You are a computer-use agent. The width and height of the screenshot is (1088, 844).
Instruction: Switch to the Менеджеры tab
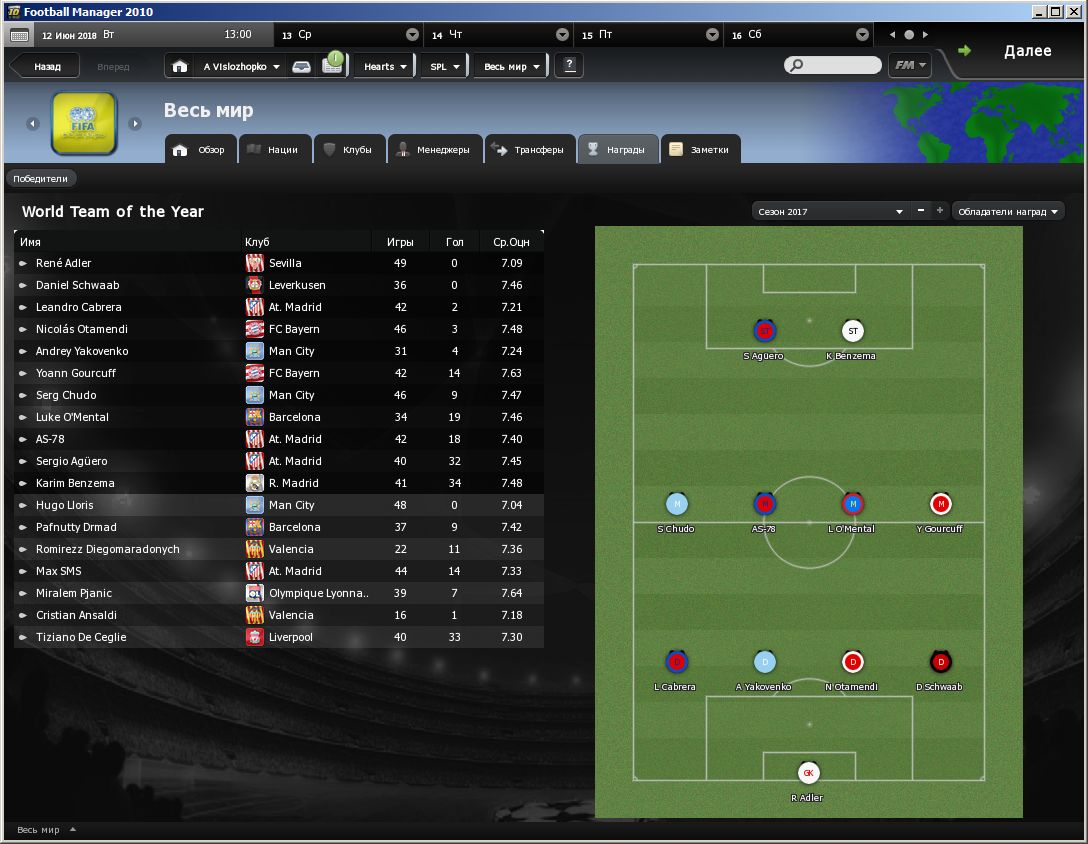[433, 150]
